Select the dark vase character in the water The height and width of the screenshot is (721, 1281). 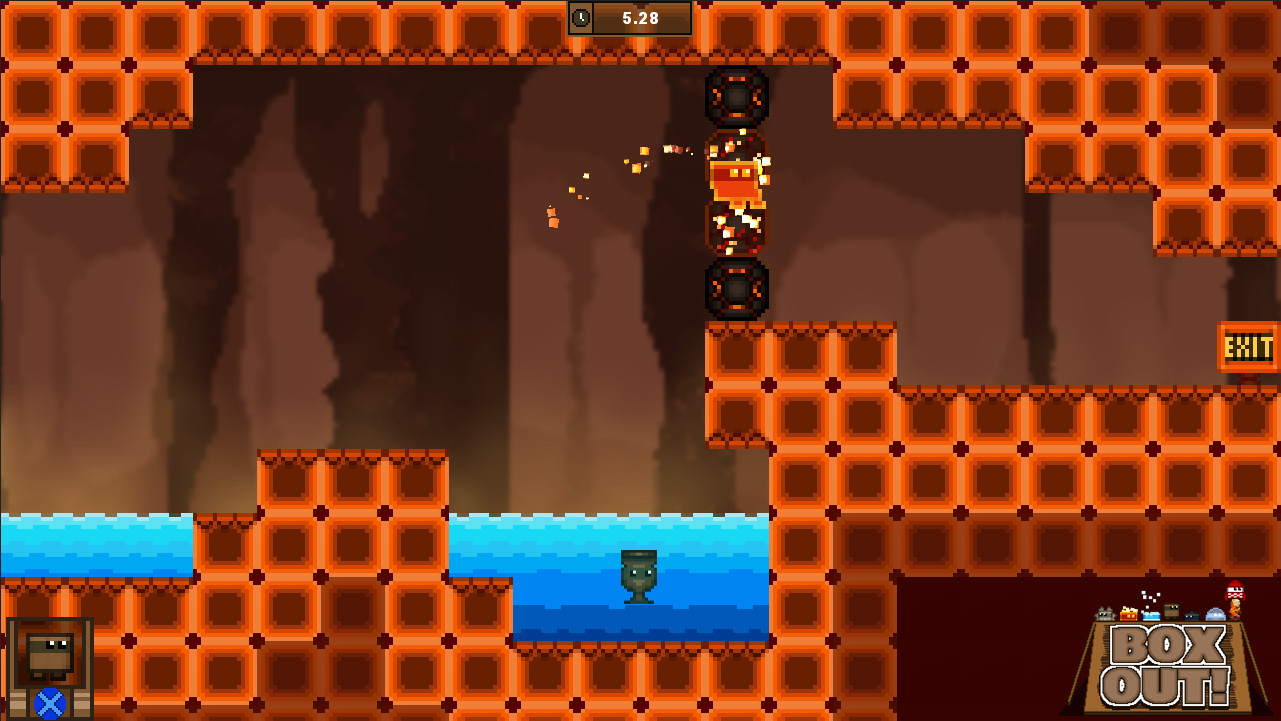(x=638, y=578)
